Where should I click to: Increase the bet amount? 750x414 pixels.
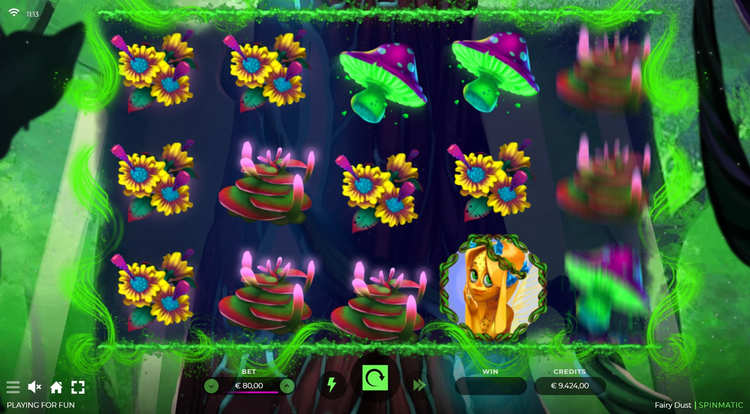coord(287,385)
